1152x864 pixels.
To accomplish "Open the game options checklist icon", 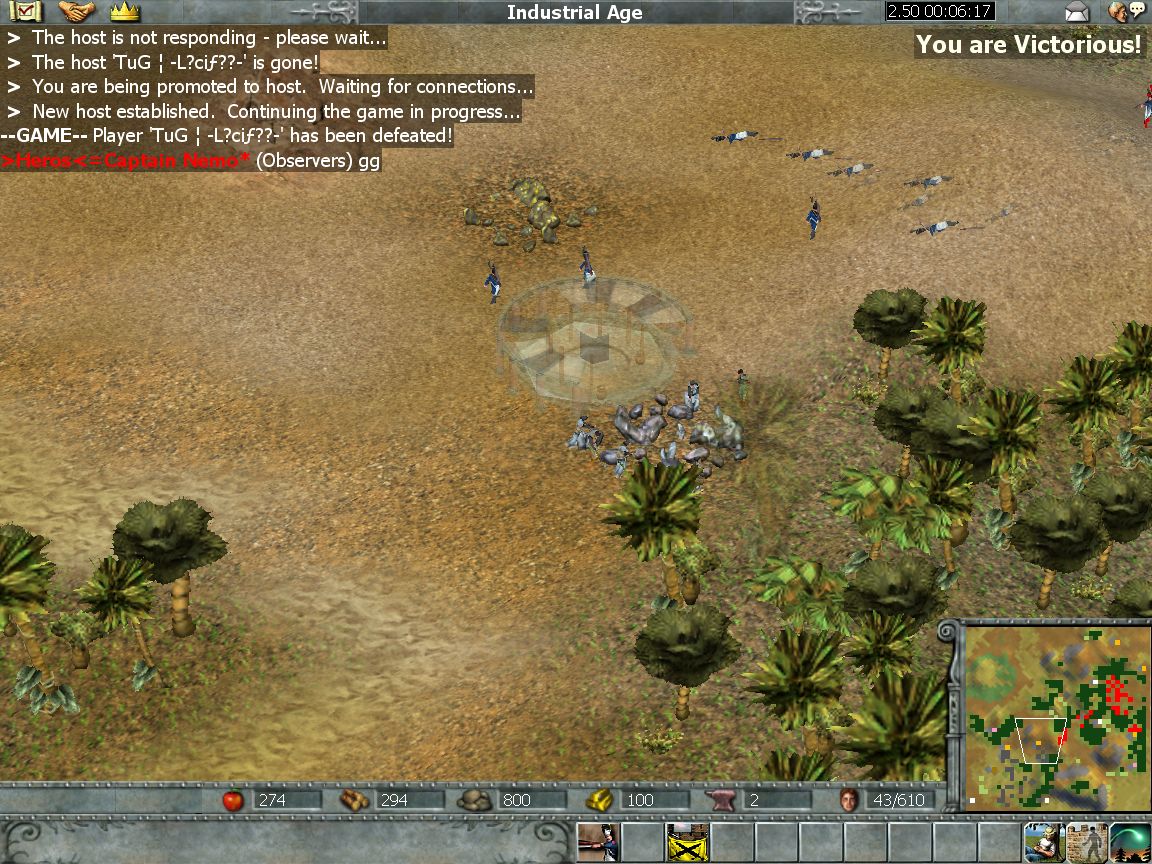I will point(29,12).
